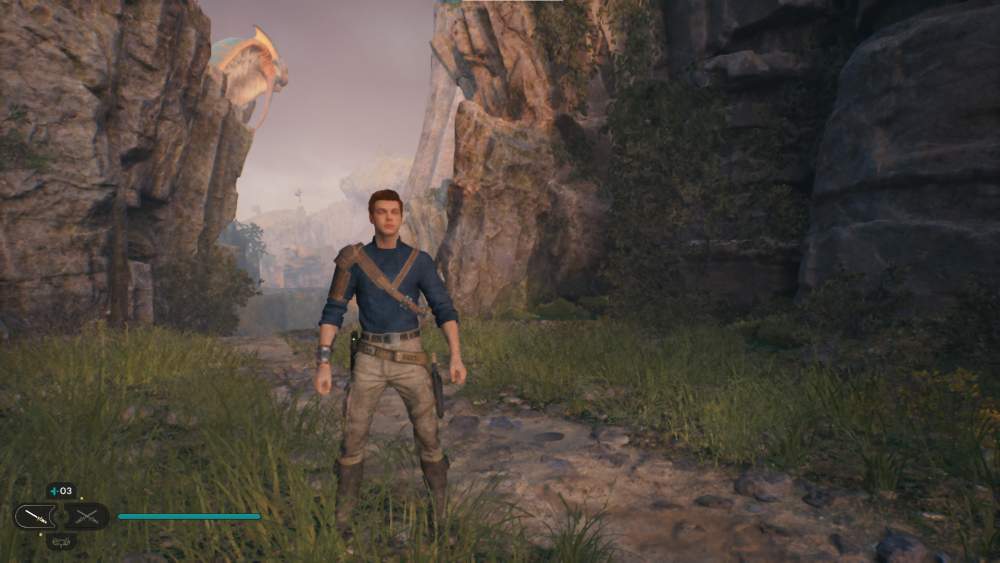This screenshot has width=1000, height=563.
Task: Click the bottom slot of stance selector
Action: point(61,541)
